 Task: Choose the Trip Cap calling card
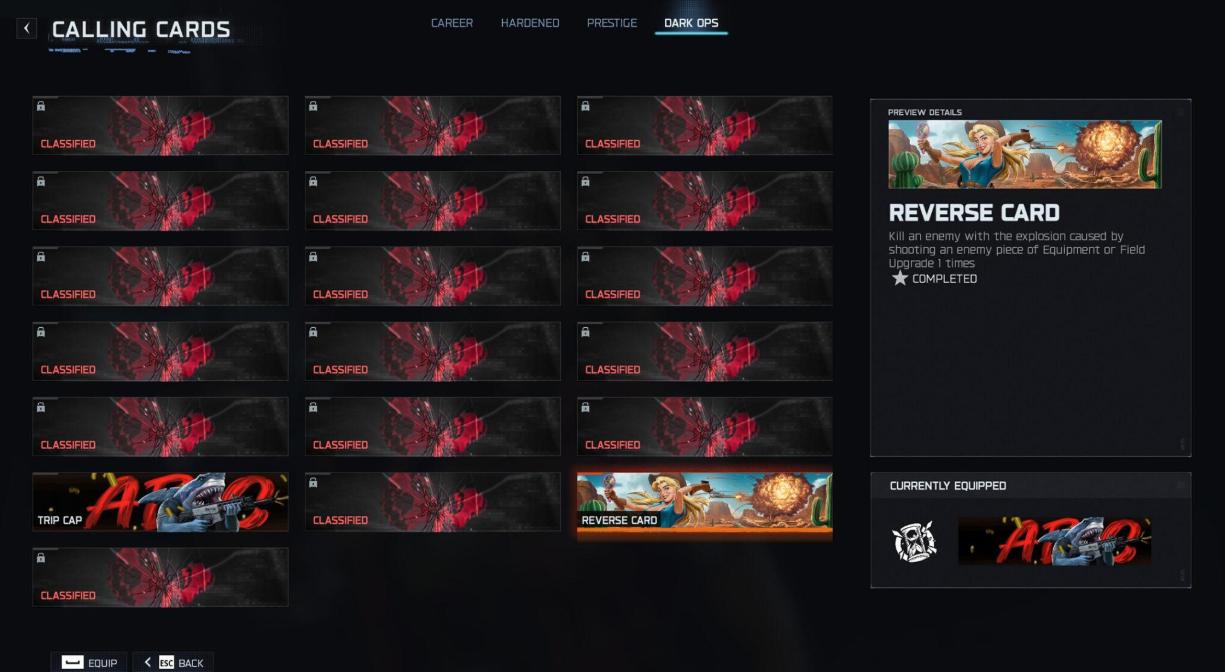(160, 502)
